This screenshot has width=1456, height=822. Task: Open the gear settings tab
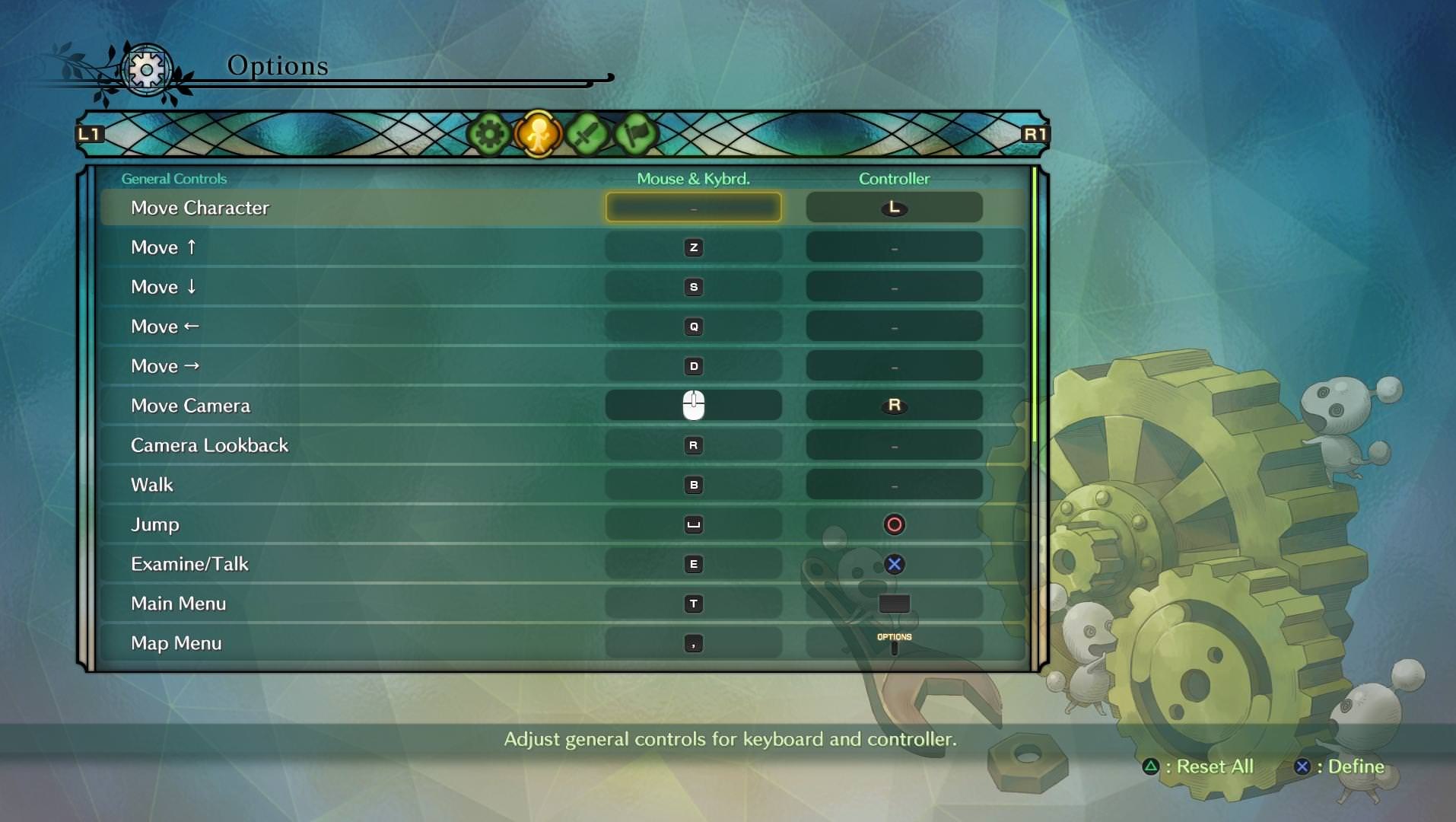point(489,135)
